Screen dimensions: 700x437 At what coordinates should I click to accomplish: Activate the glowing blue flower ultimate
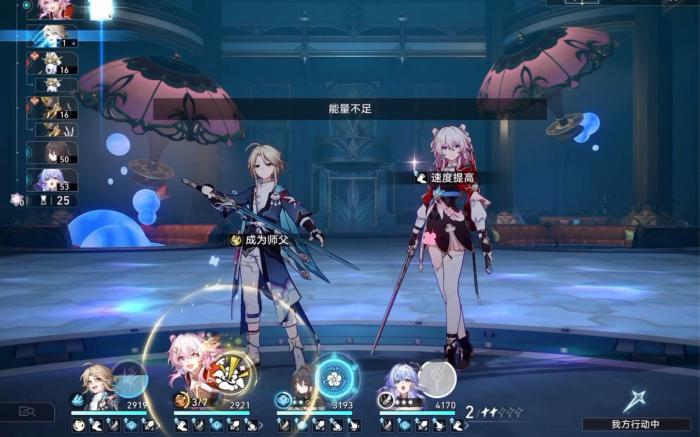pos(332,379)
